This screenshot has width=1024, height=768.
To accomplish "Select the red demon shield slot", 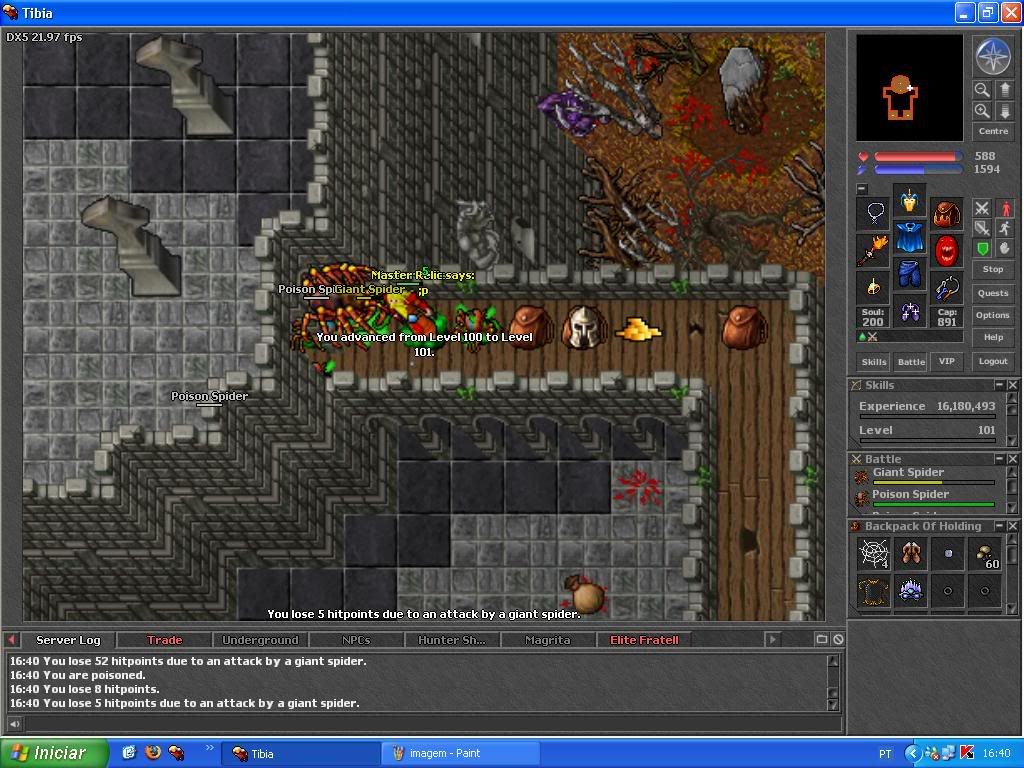I will (946, 250).
